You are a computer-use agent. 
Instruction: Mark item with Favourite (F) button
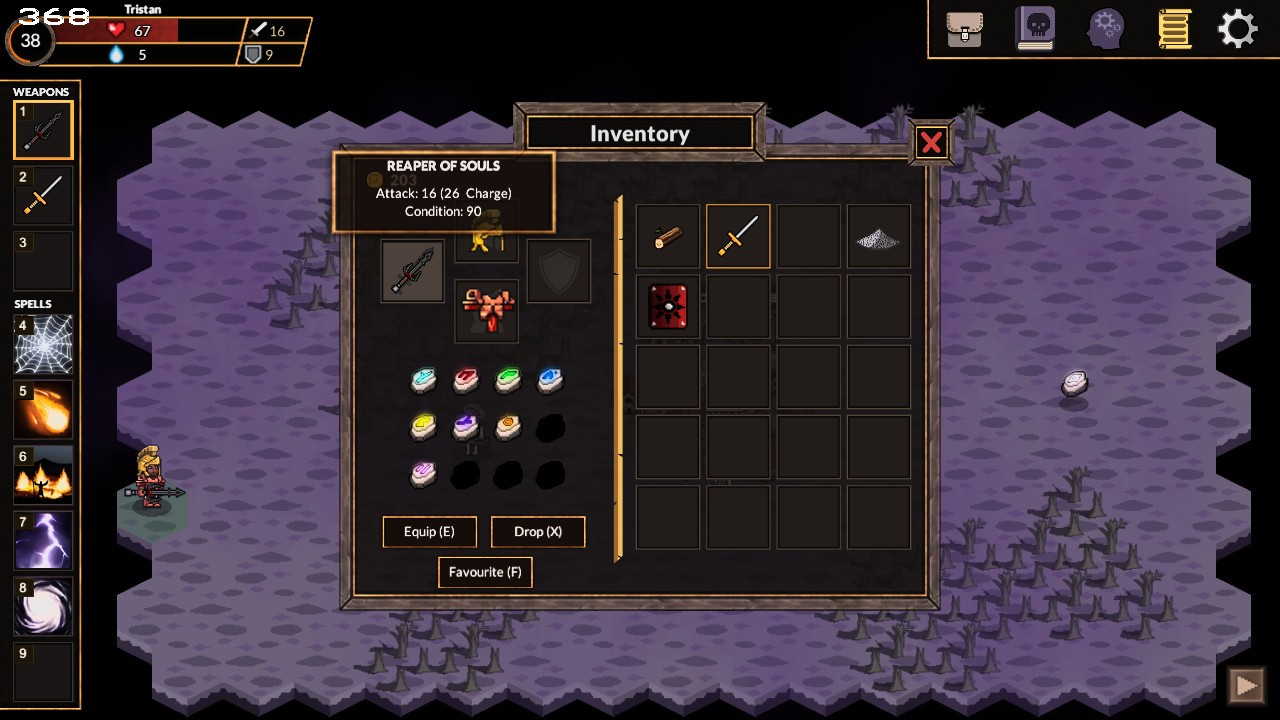(485, 573)
